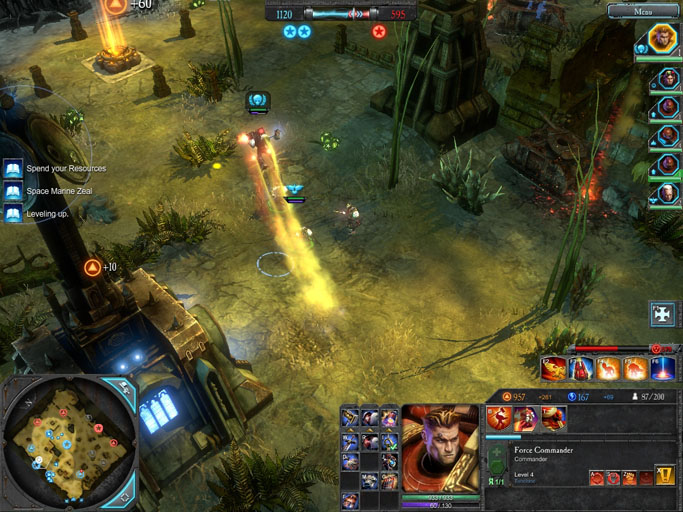The width and height of the screenshot is (683, 512).
Task: Activate the blue beam global ability
Action: pos(663,369)
